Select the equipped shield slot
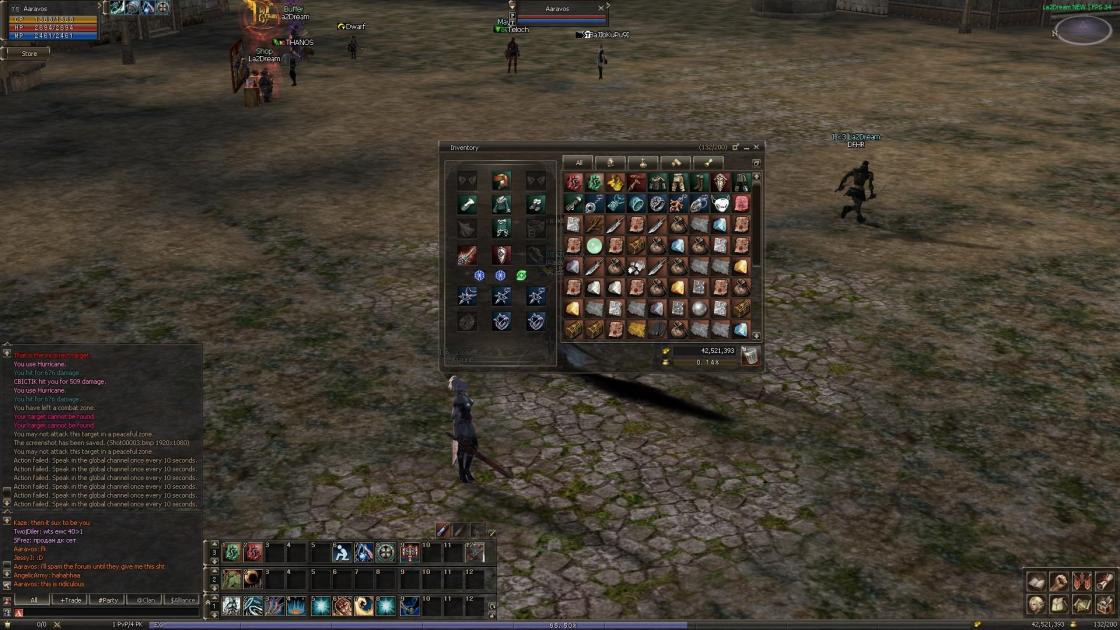Screen dimensions: 1120x630 (x=501, y=255)
